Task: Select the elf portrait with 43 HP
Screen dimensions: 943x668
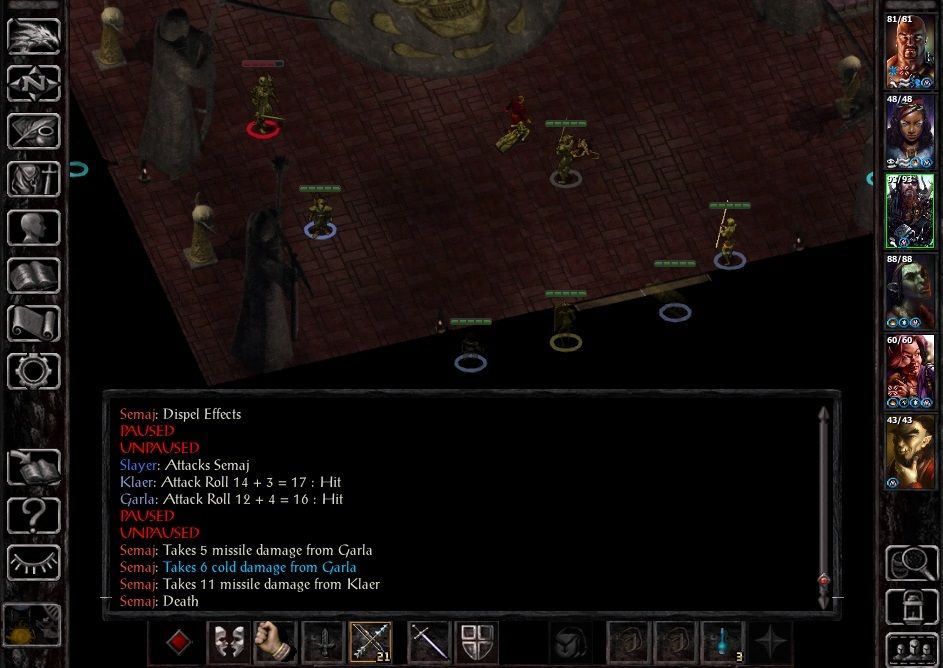Action: click(909, 454)
